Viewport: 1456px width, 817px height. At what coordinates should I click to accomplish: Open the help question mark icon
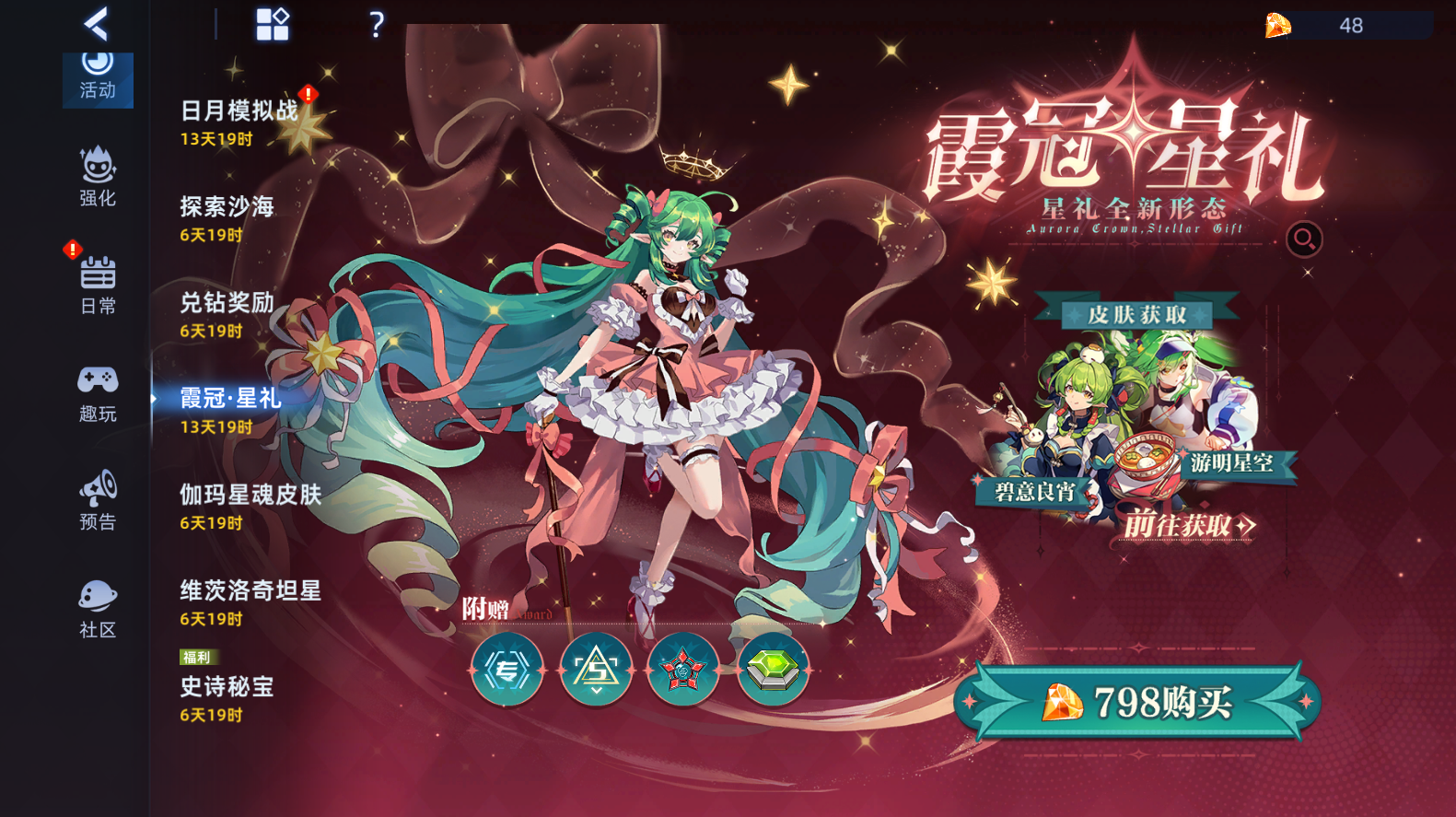(x=376, y=25)
